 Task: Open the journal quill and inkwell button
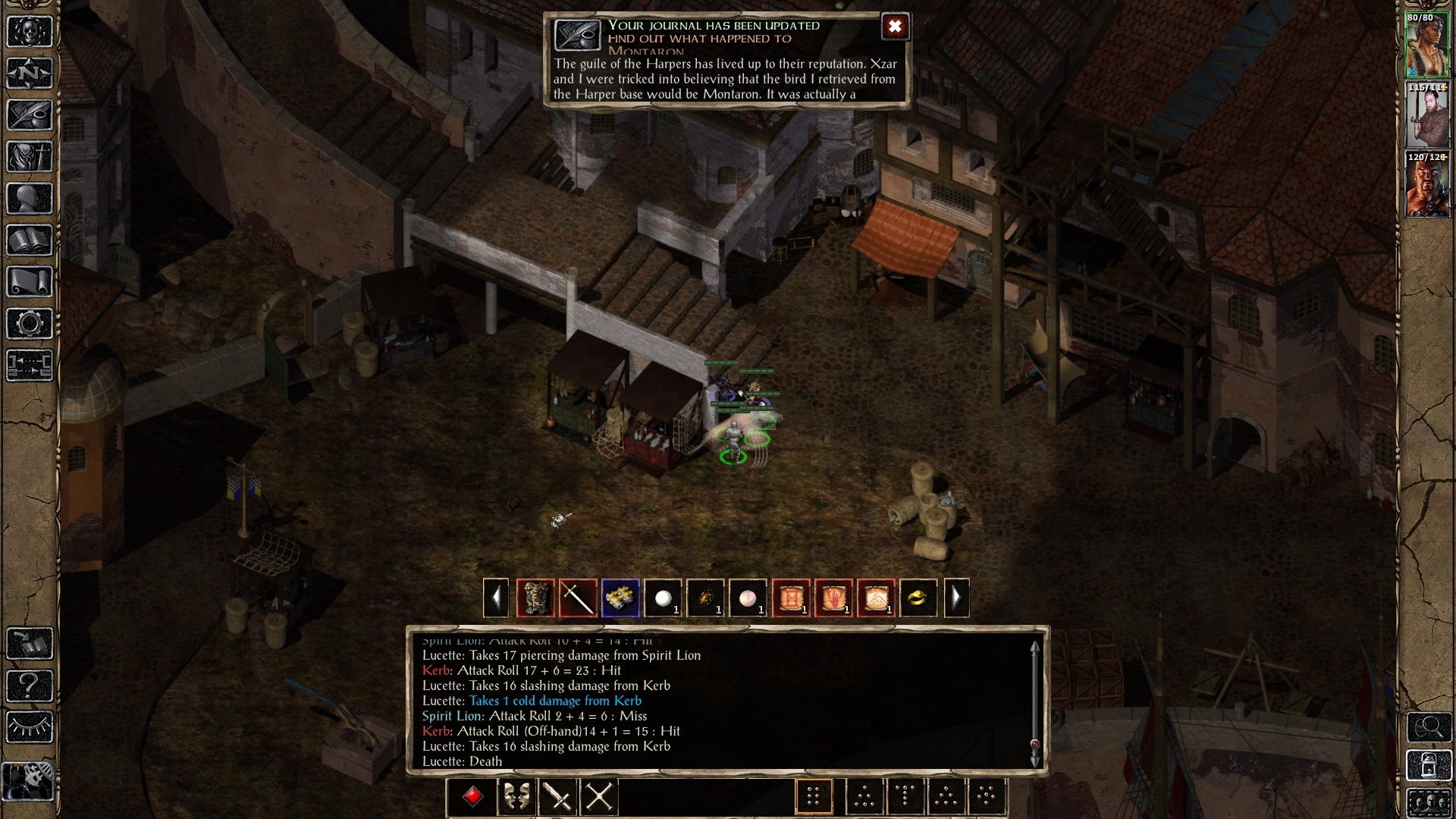pos(30,115)
